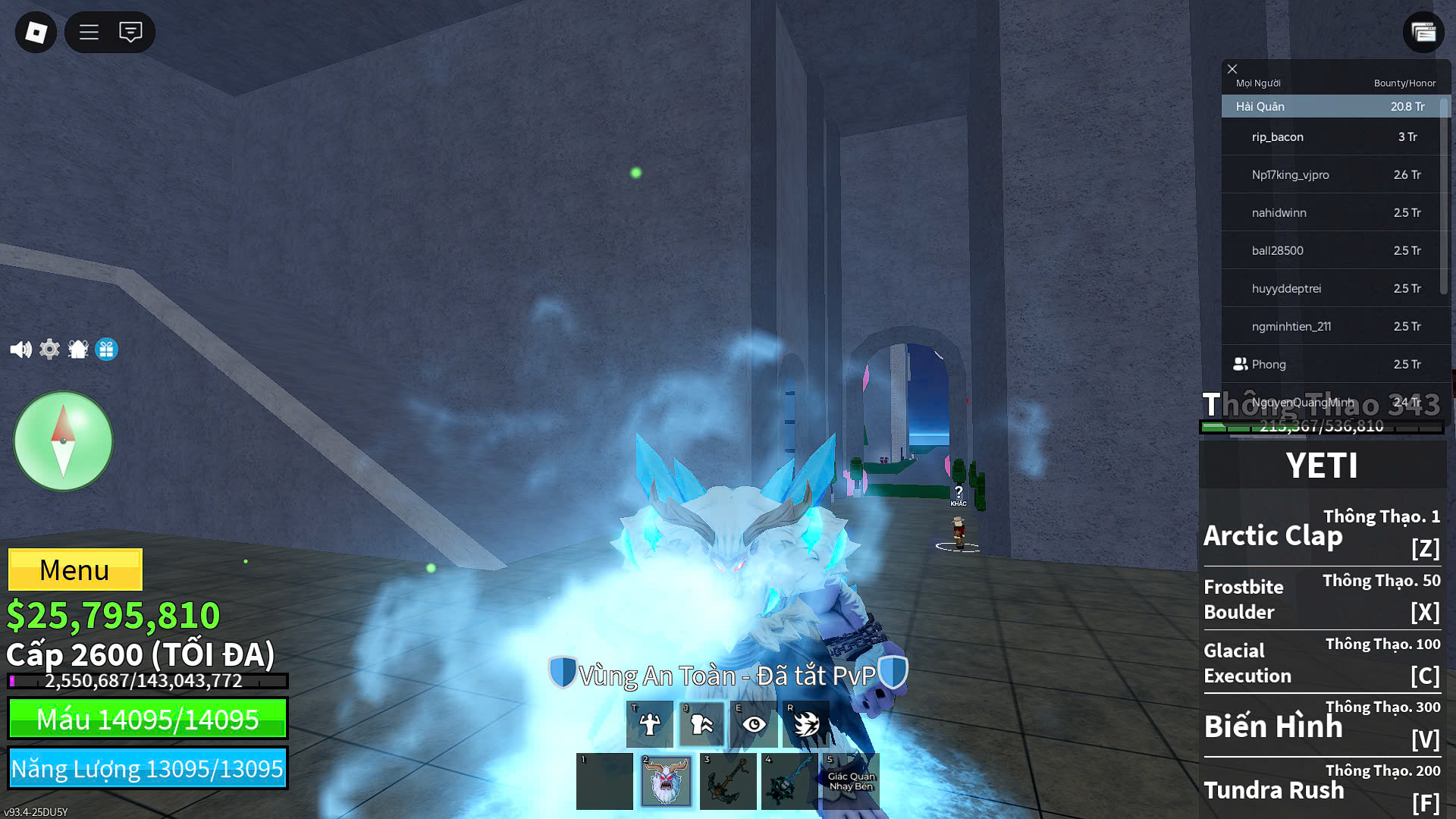This screenshot has height=819, width=1456.
Task: Use the shoulder dash ability icon labeled J
Action: (x=701, y=724)
